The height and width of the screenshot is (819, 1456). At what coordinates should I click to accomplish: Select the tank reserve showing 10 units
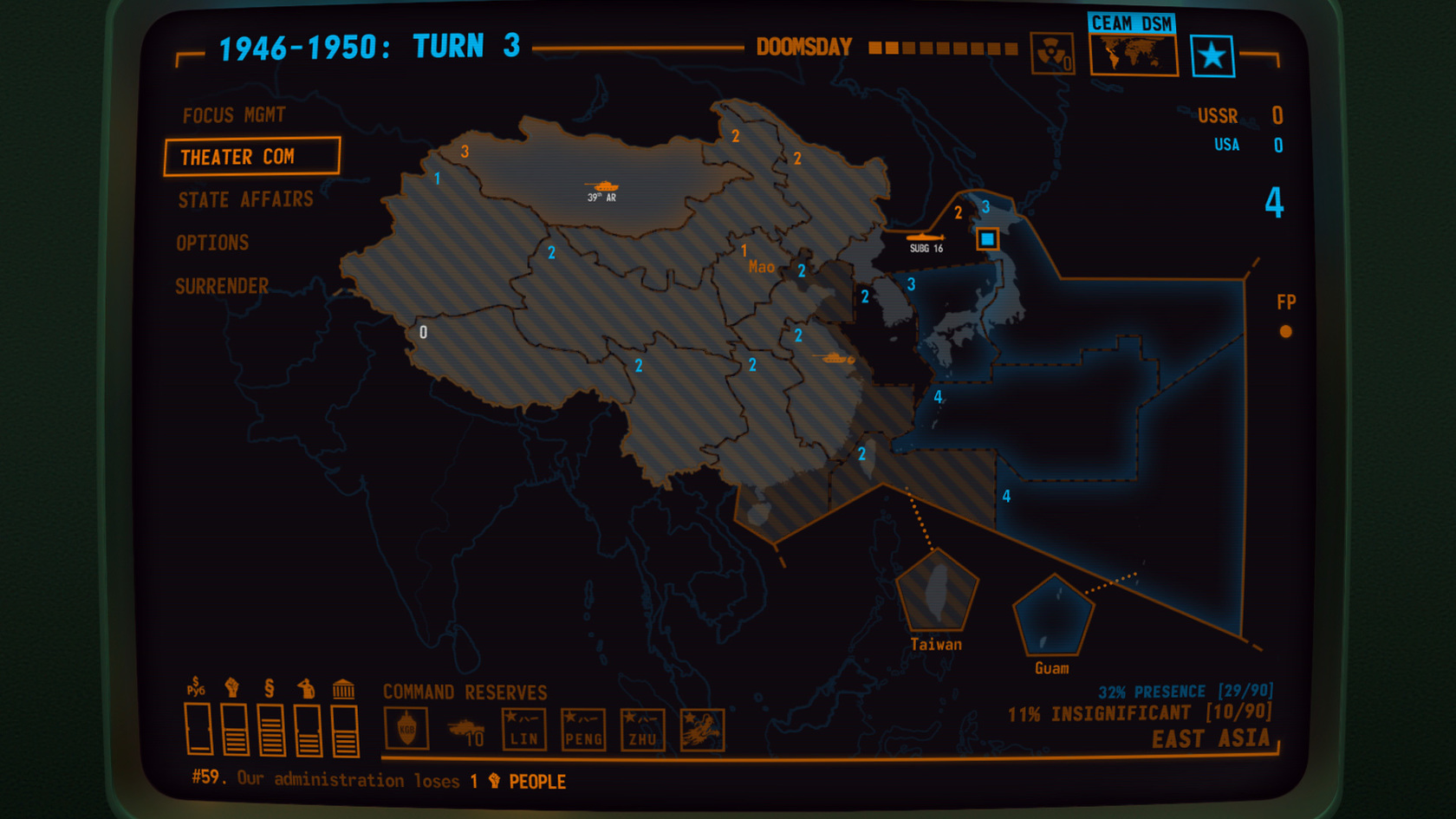coord(466,729)
